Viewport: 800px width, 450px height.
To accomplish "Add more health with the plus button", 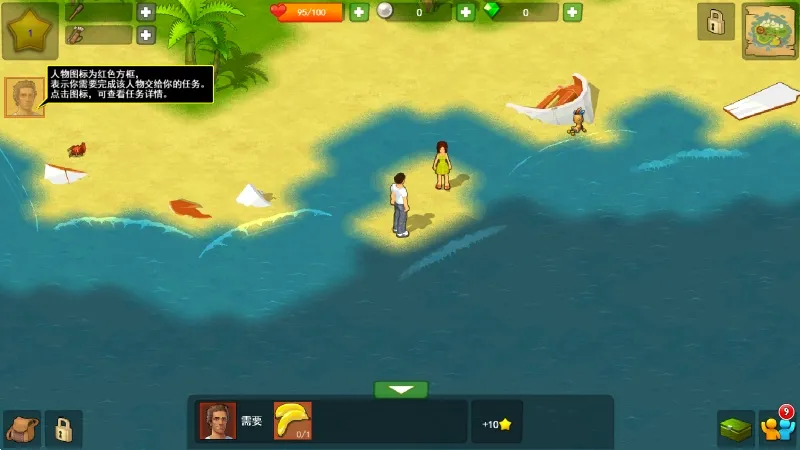I will tap(359, 12).
